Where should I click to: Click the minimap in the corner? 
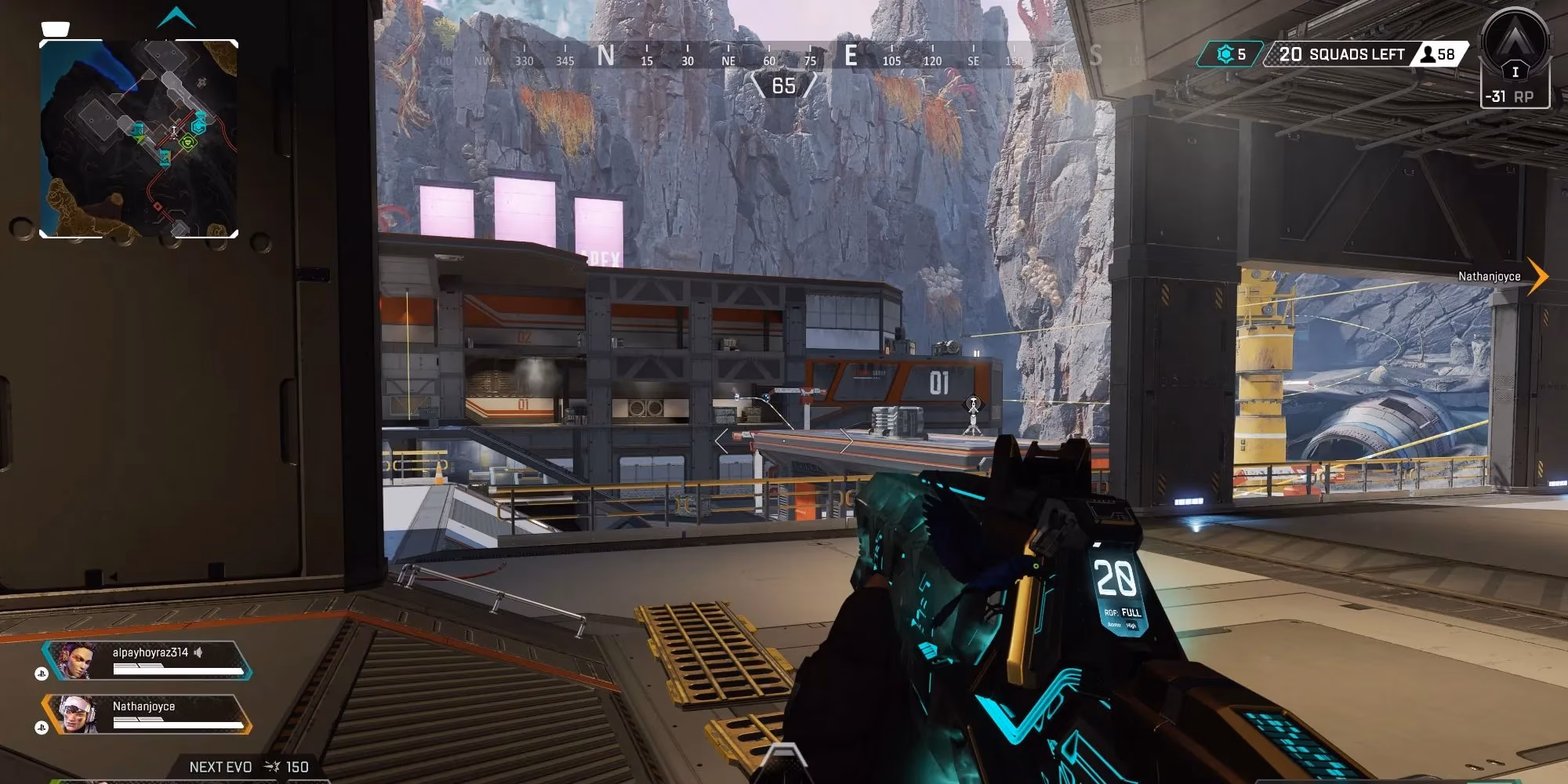(139, 139)
